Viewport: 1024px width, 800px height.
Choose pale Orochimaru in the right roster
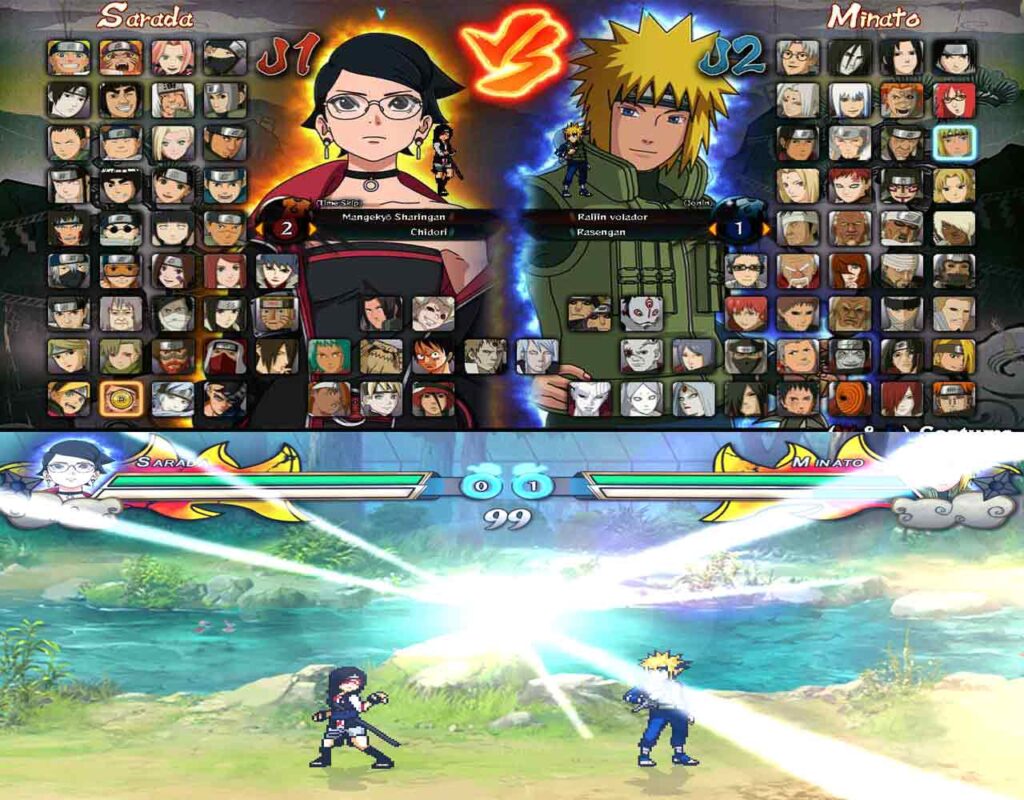(850, 58)
